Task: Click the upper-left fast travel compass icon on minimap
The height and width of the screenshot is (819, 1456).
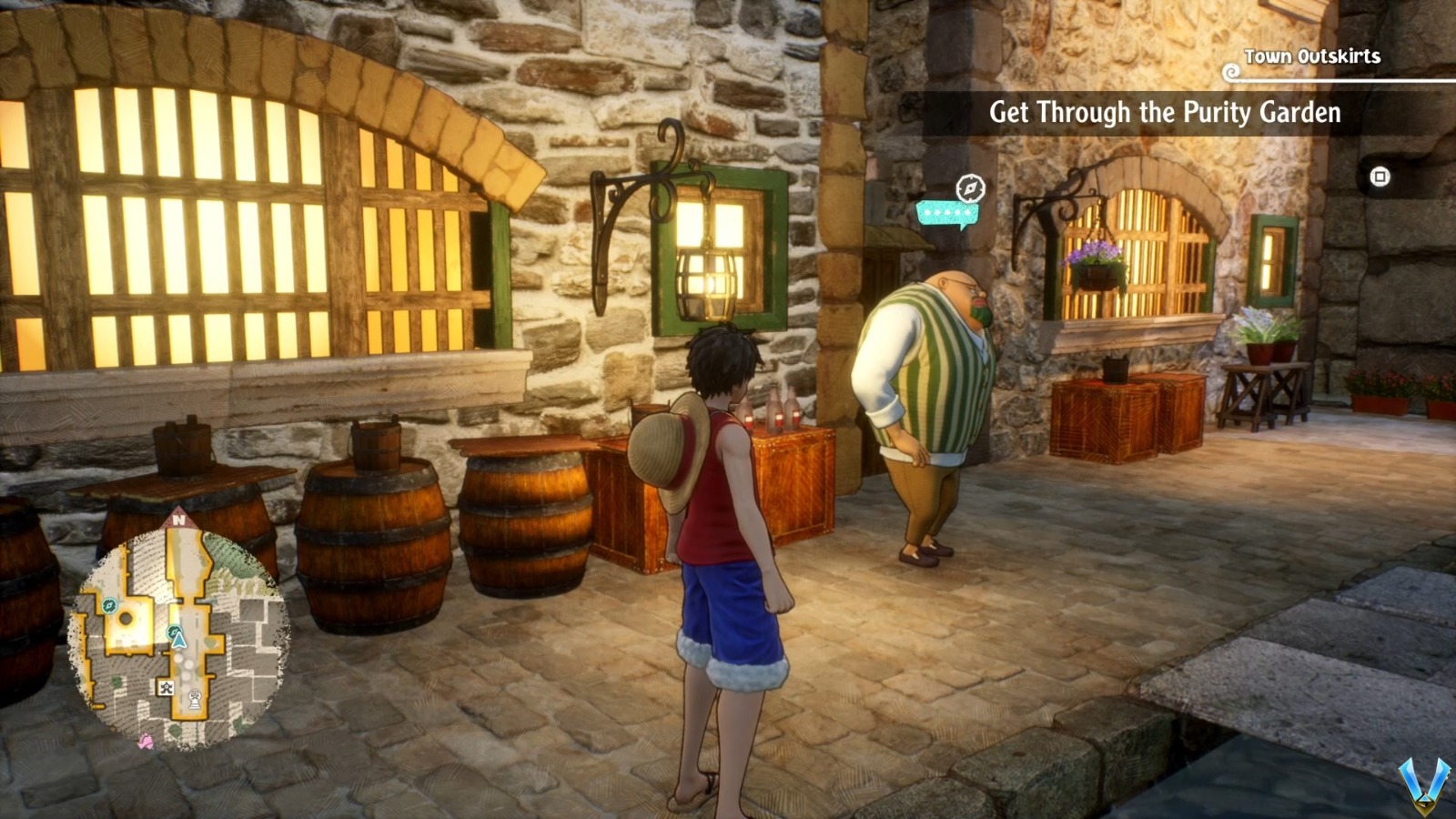Action: click(x=109, y=605)
